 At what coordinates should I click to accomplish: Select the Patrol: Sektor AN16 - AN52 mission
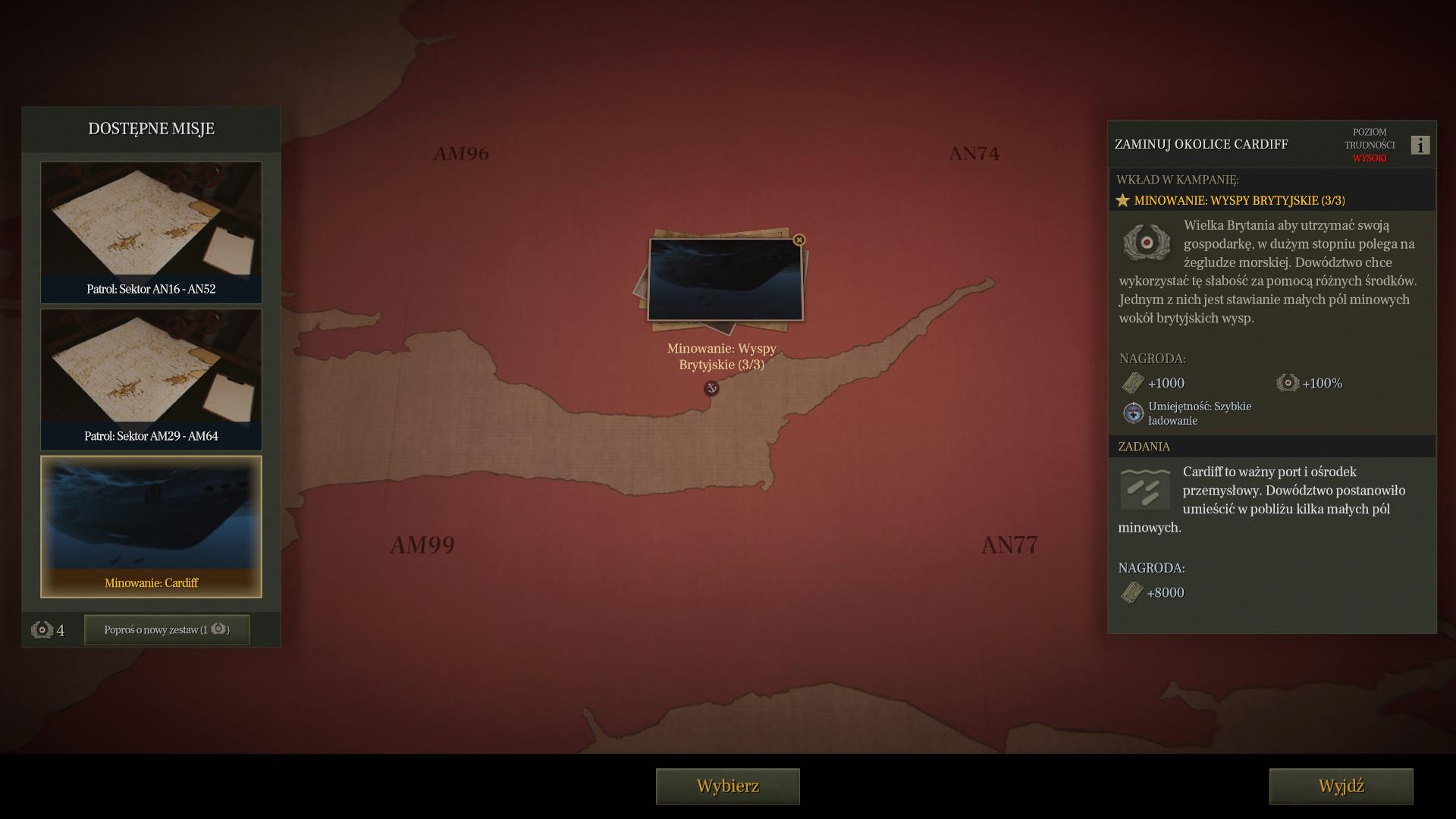(151, 232)
